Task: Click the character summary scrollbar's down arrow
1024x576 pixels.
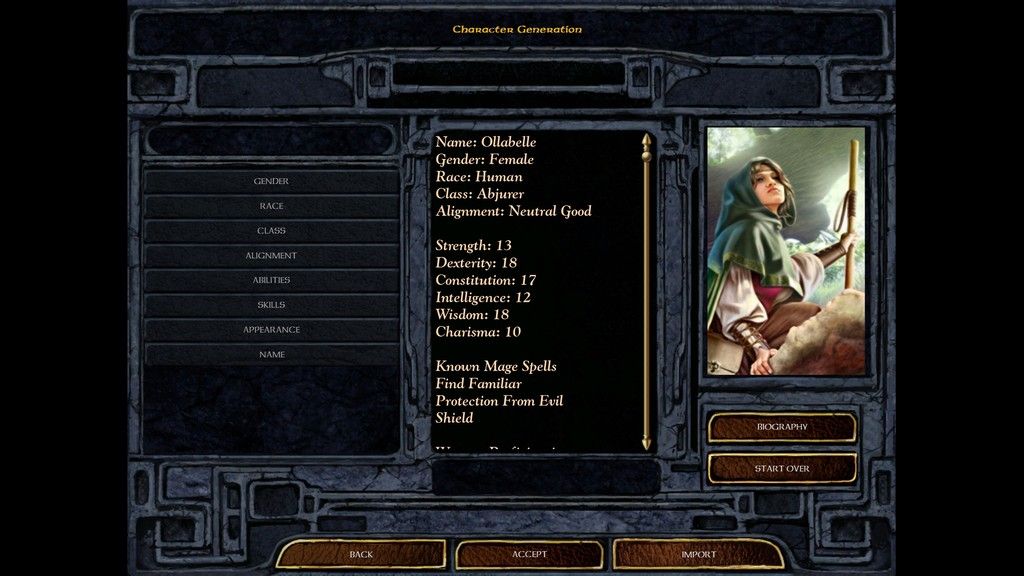Action: coord(646,442)
